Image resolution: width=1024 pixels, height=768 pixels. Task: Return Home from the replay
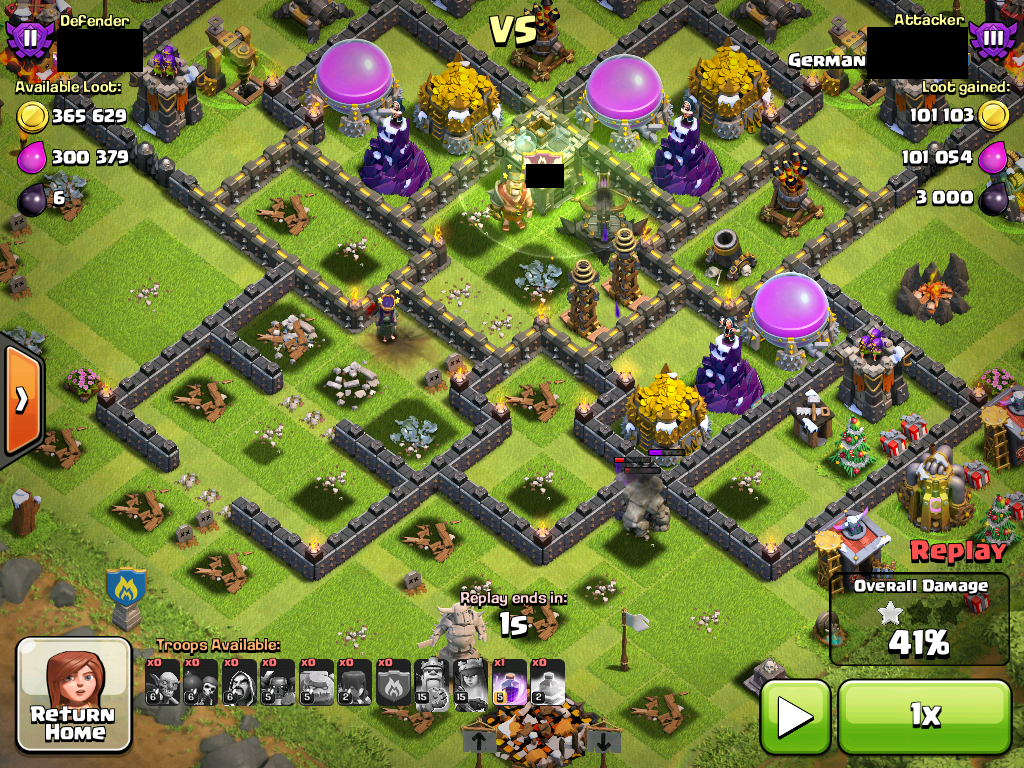pyautogui.click(x=74, y=694)
